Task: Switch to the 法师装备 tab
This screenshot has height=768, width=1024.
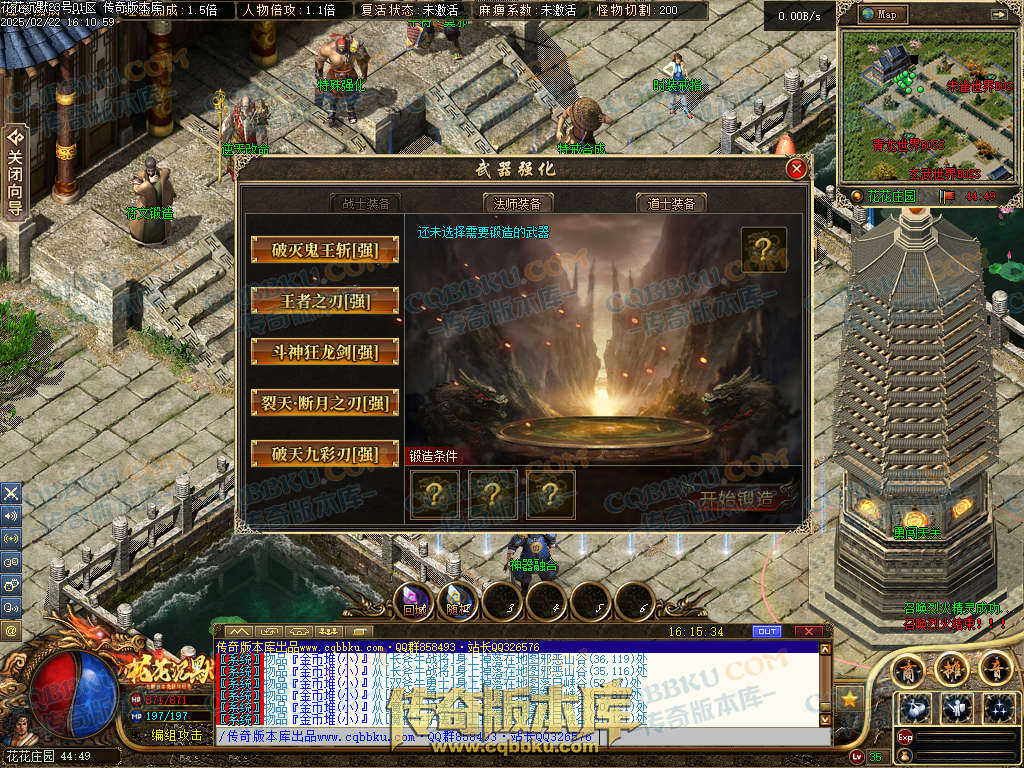Action: click(x=518, y=203)
